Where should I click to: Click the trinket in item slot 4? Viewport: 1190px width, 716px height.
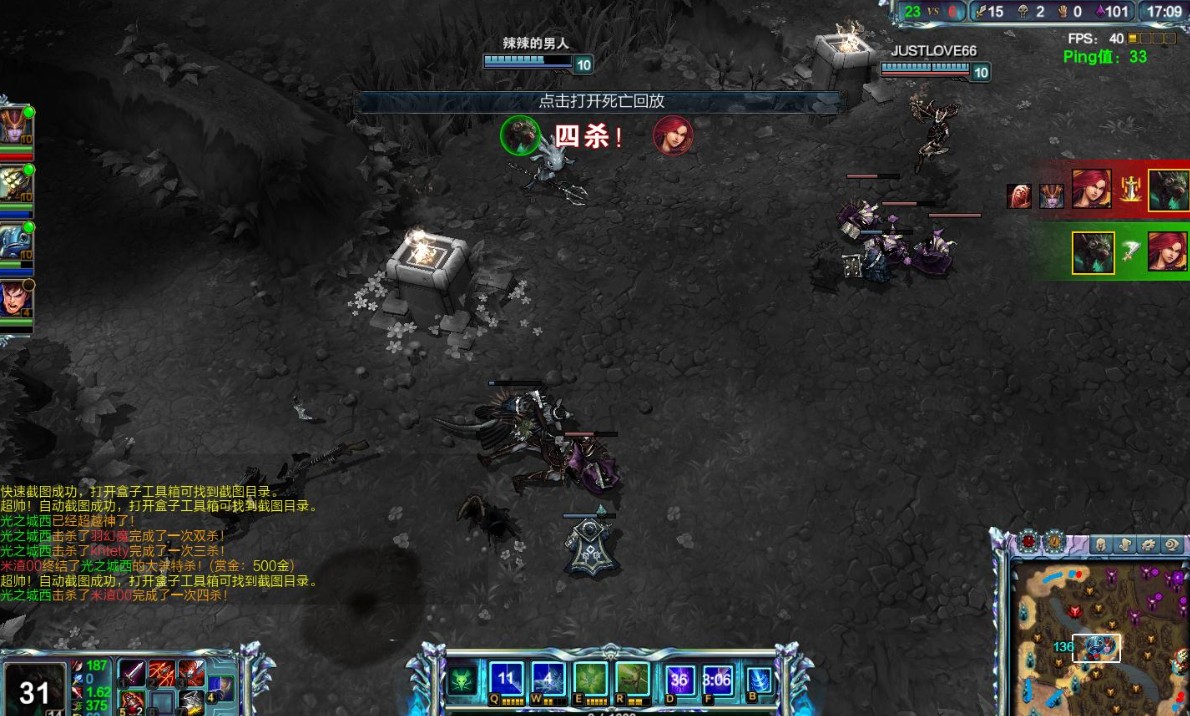click(220, 689)
